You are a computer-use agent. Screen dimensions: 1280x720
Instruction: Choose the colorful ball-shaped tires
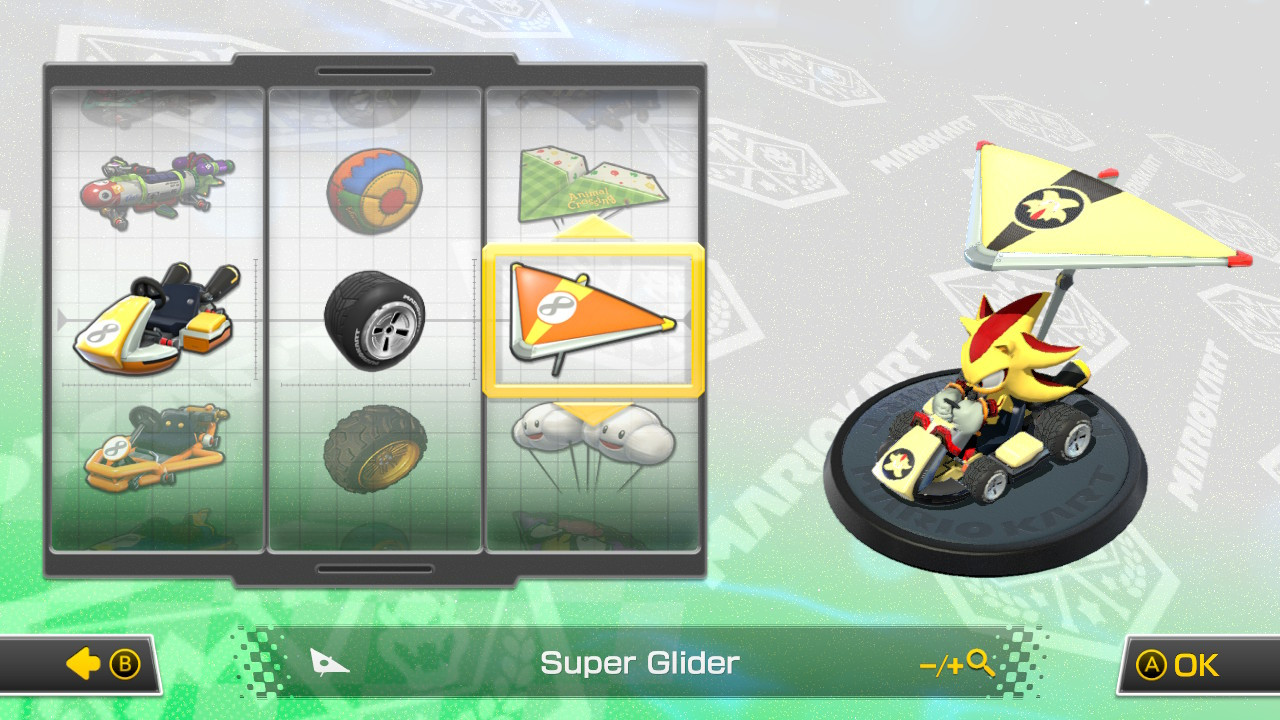pos(375,190)
